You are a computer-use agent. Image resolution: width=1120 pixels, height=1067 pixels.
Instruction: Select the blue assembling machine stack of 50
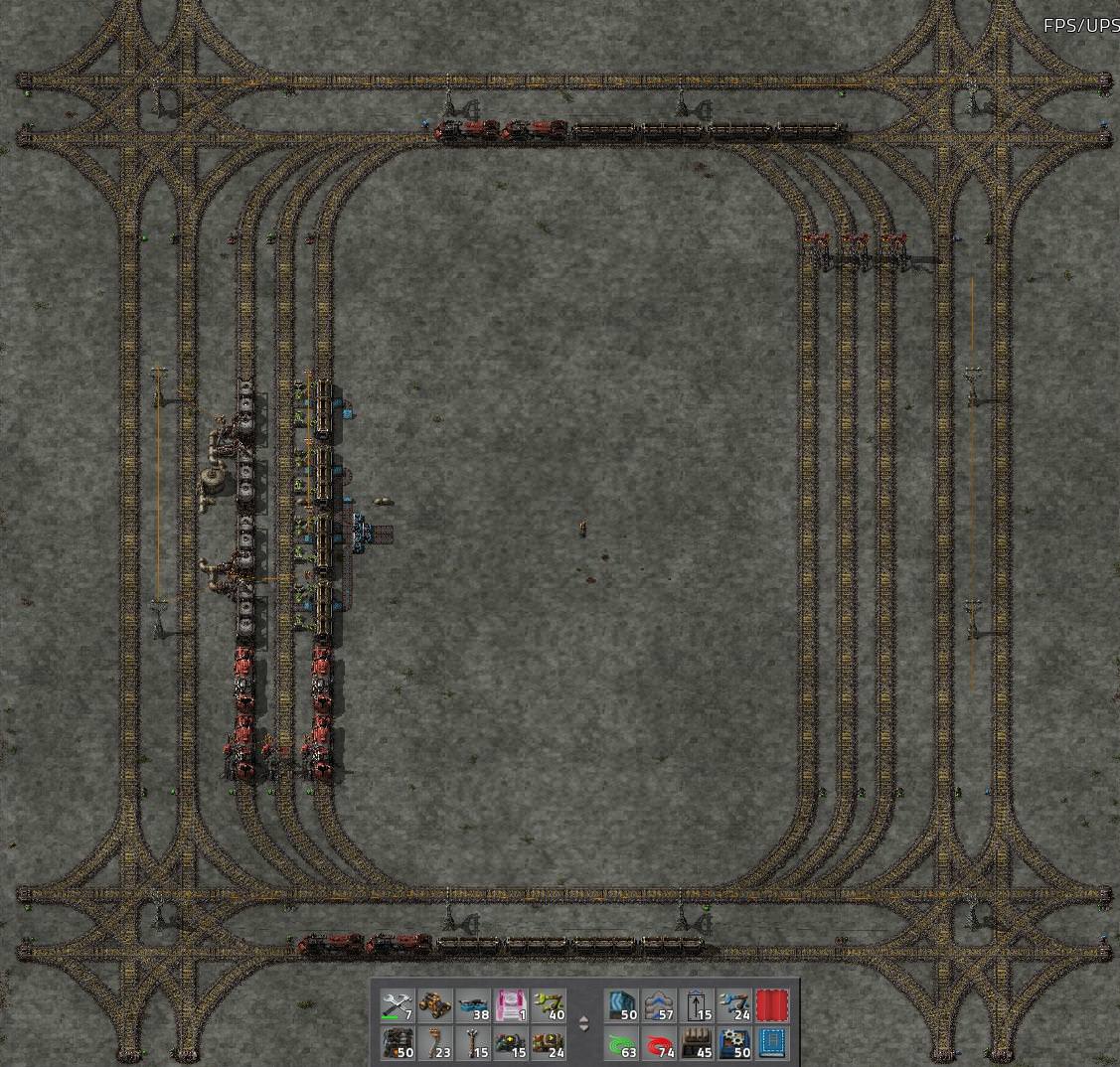point(735,1044)
